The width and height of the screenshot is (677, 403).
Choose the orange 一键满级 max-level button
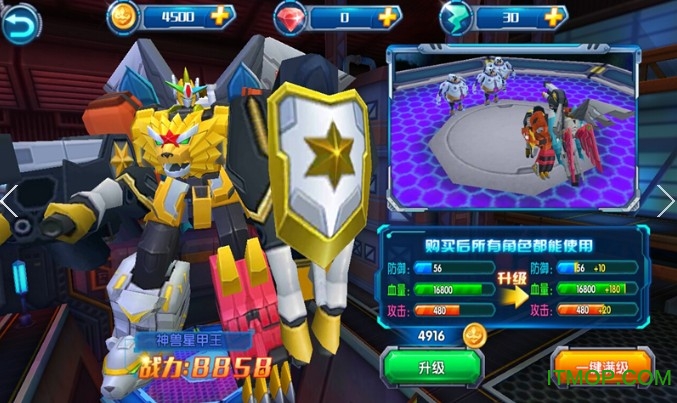pyautogui.click(x=602, y=366)
